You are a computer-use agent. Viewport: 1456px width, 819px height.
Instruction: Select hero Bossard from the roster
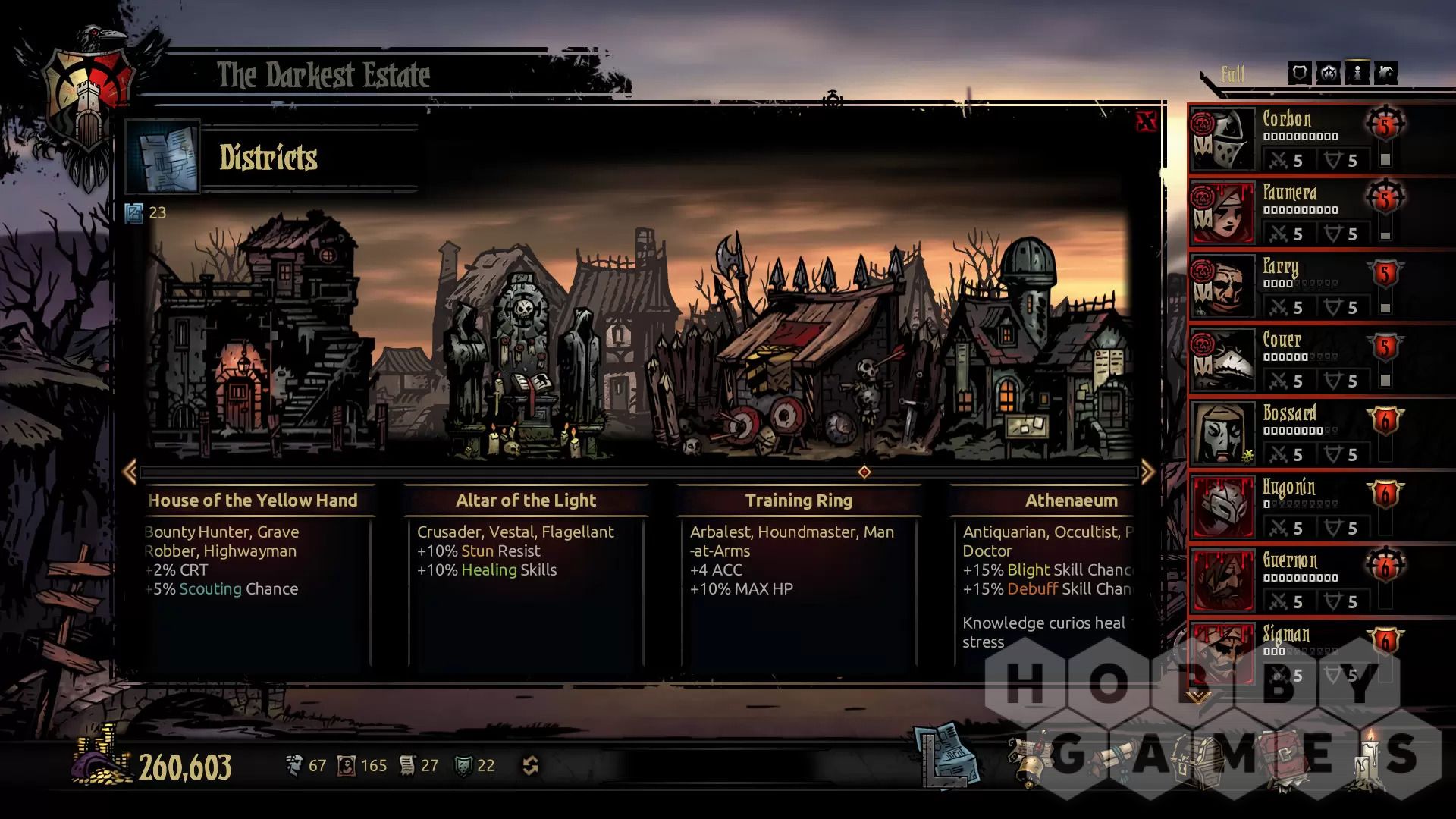(x=1289, y=414)
